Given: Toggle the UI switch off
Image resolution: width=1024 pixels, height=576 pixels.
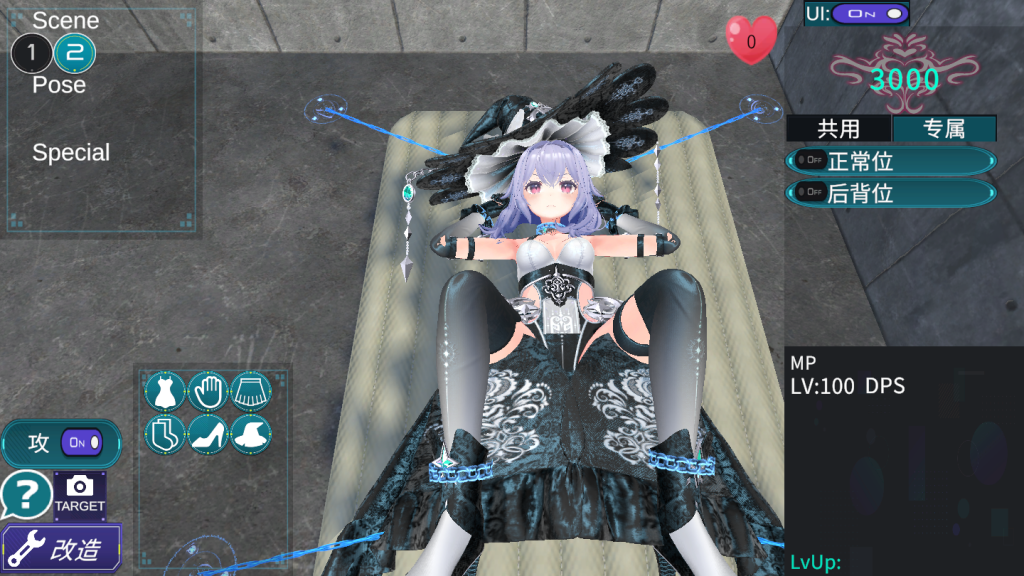Looking at the screenshot, I should coord(870,14).
